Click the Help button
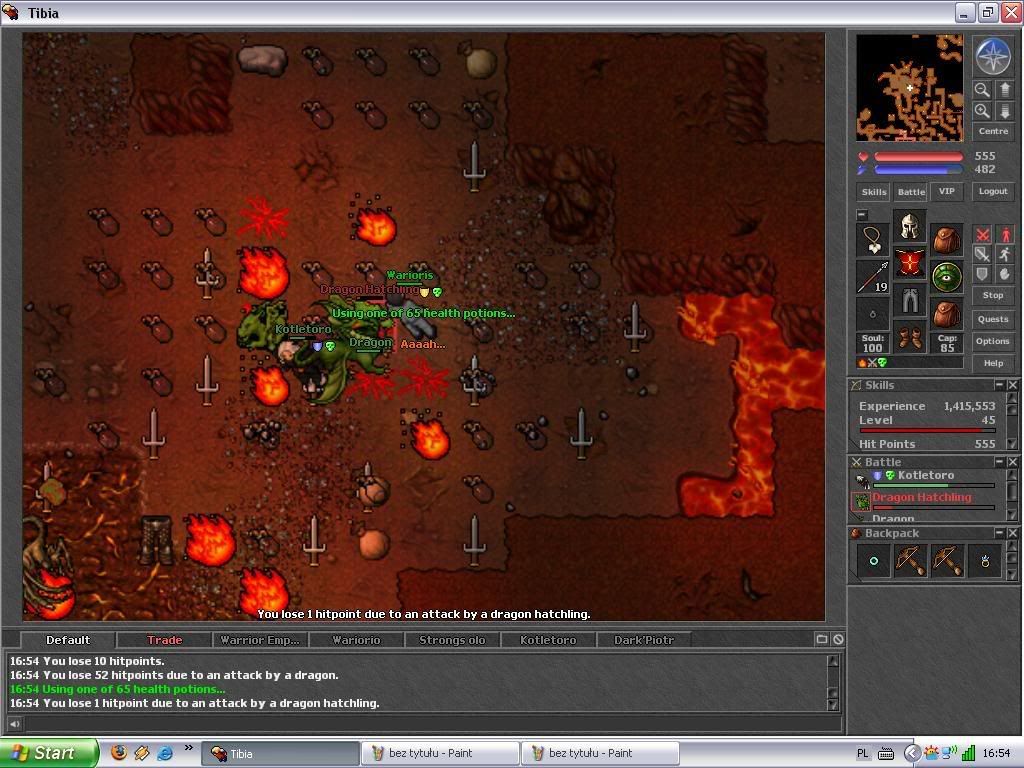 (x=993, y=363)
